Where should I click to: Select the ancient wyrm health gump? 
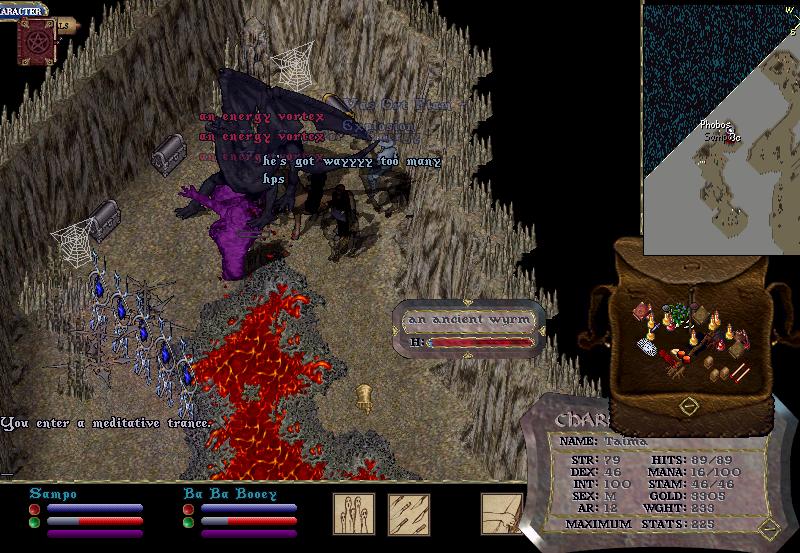(469, 329)
